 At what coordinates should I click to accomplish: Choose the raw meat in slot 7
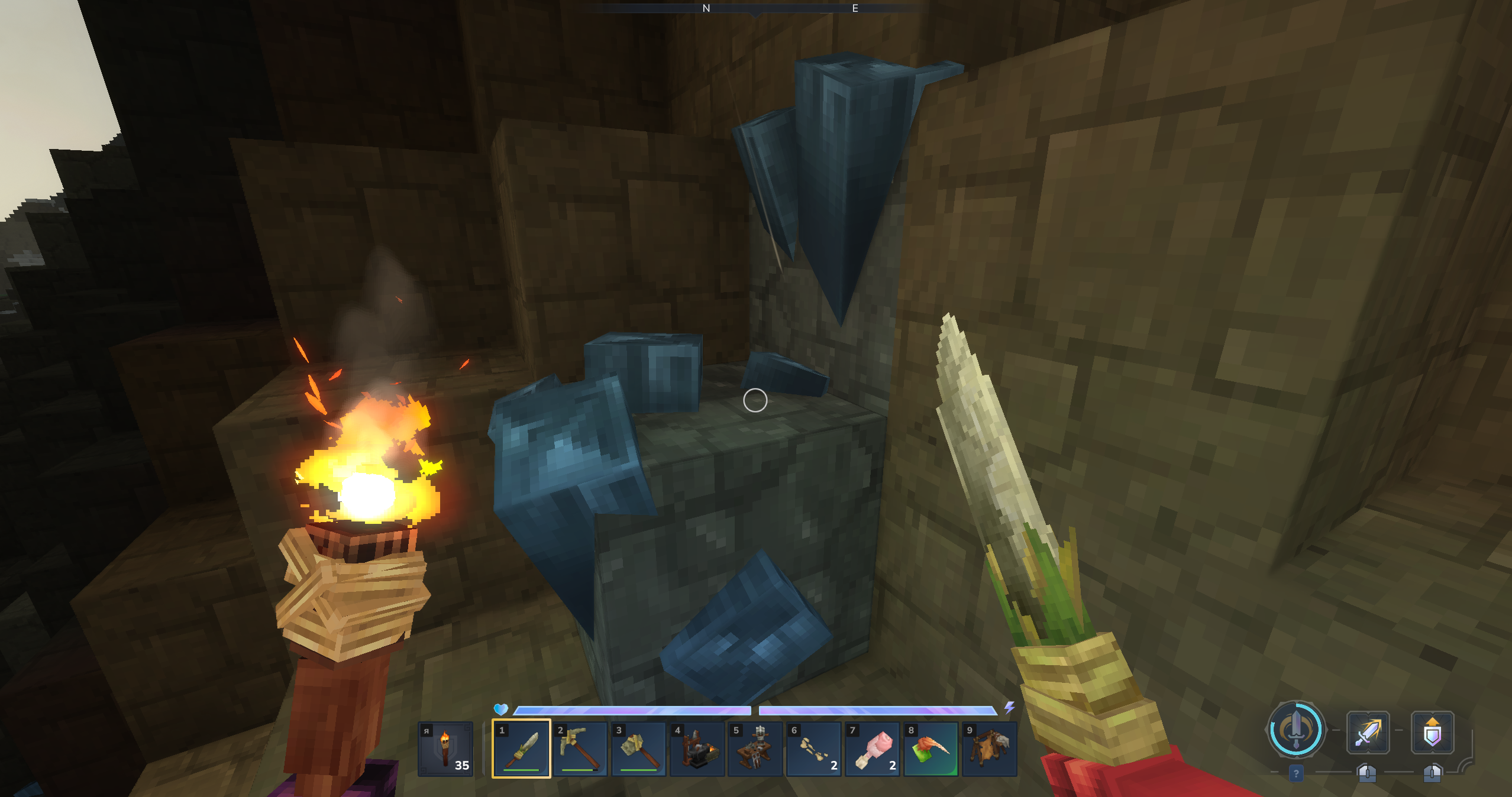click(873, 749)
